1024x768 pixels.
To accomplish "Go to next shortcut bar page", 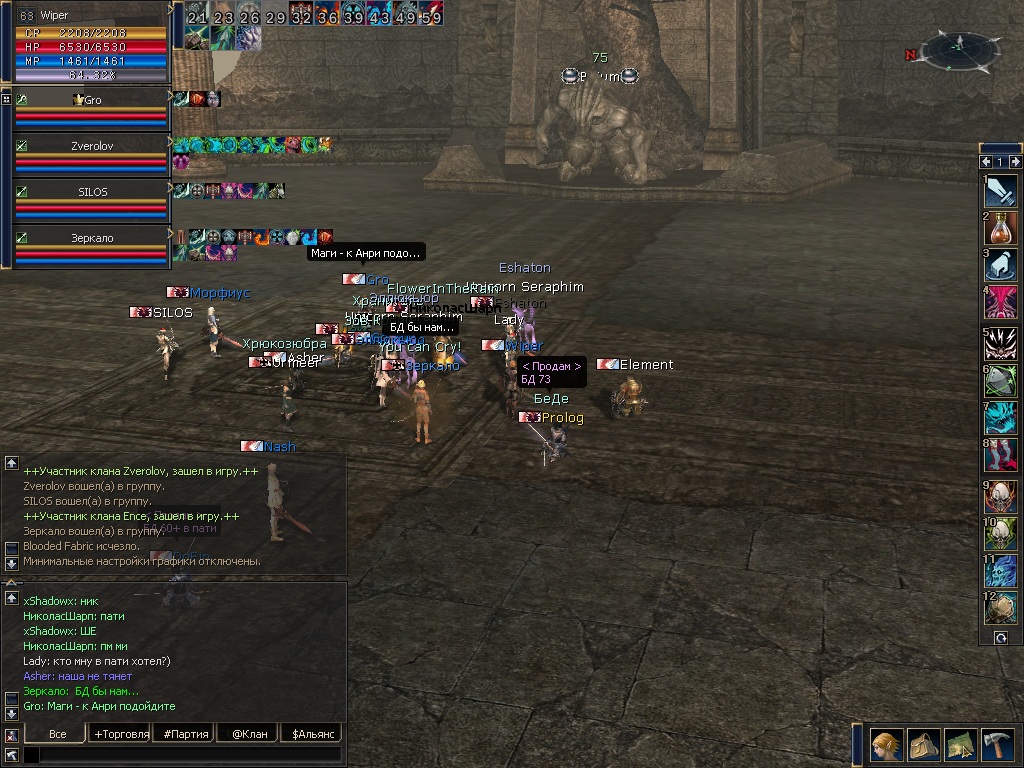I will 1015,162.
